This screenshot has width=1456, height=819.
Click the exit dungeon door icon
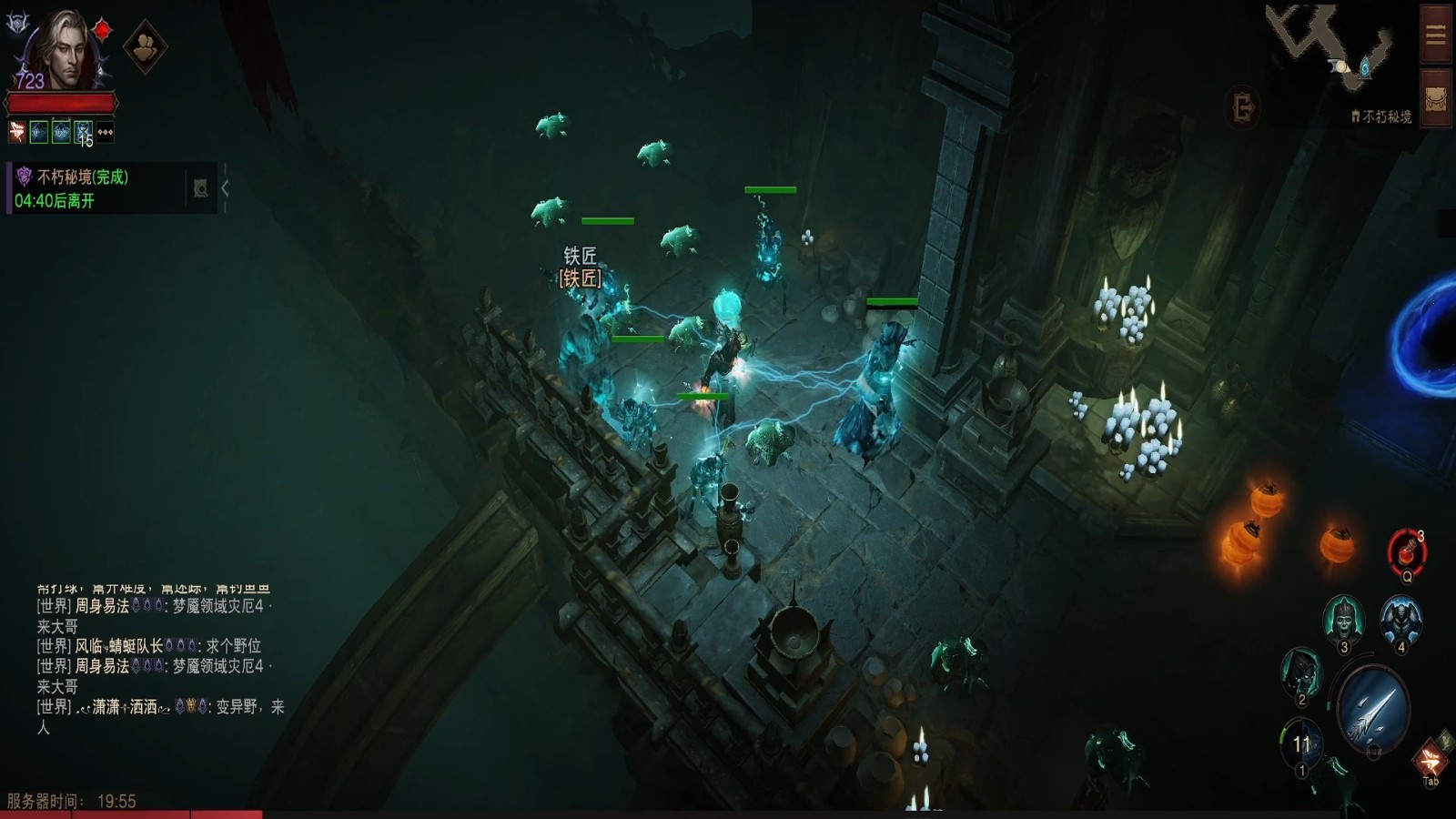(1243, 107)
